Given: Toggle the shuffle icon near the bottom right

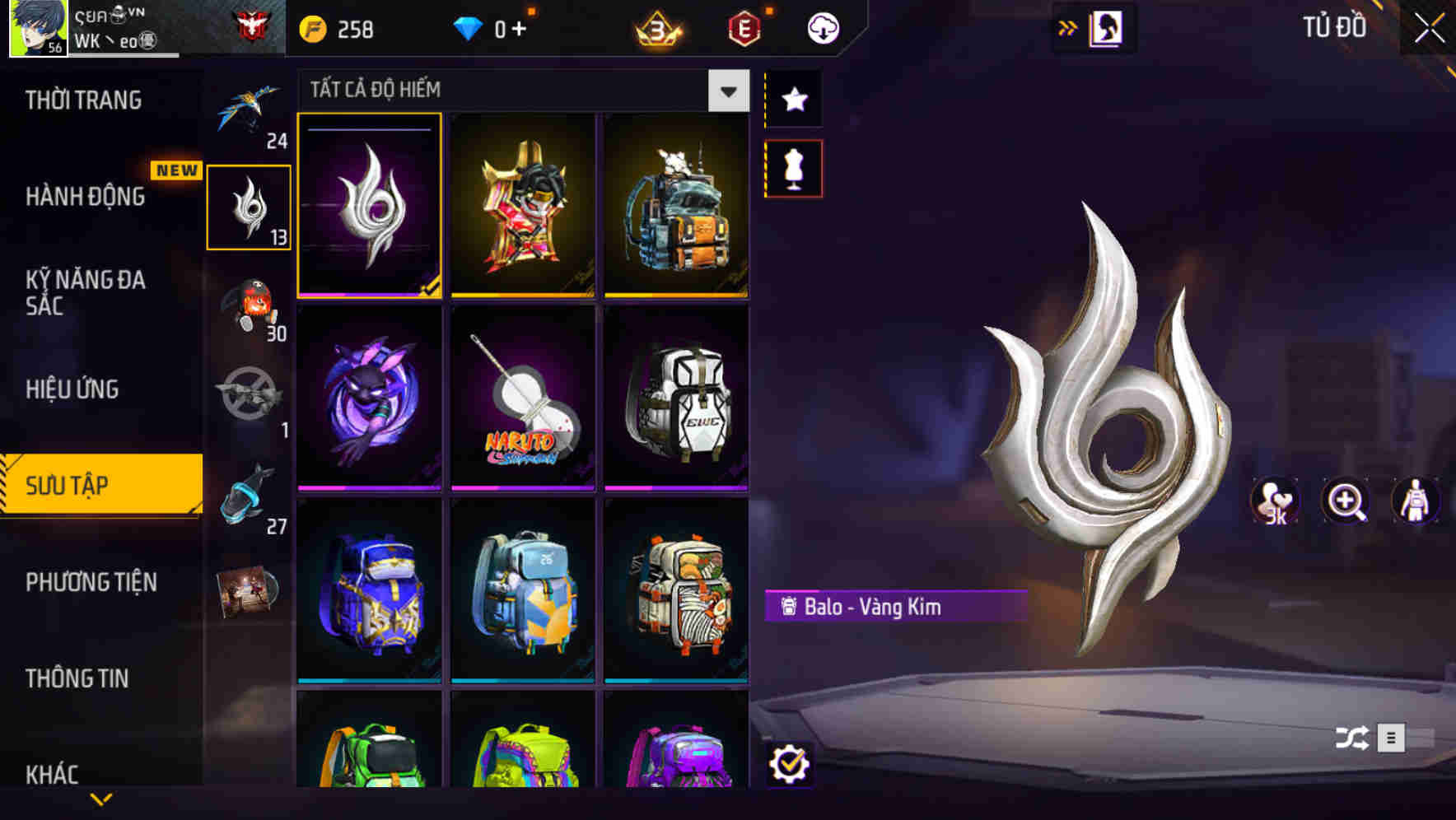Looking at the screenshot, I should click(x=1351, y=738).
